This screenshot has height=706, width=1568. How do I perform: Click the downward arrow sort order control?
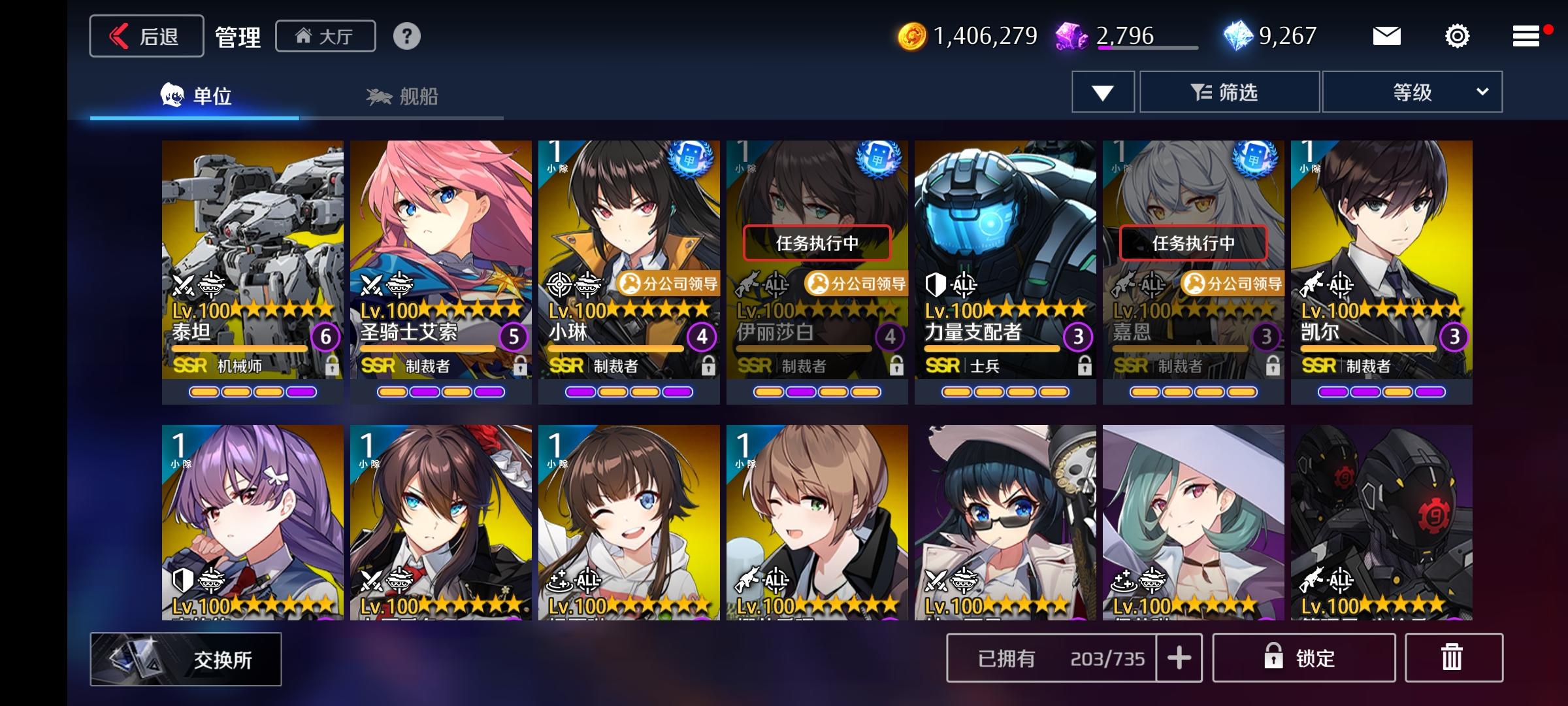tap(1102, 92)
